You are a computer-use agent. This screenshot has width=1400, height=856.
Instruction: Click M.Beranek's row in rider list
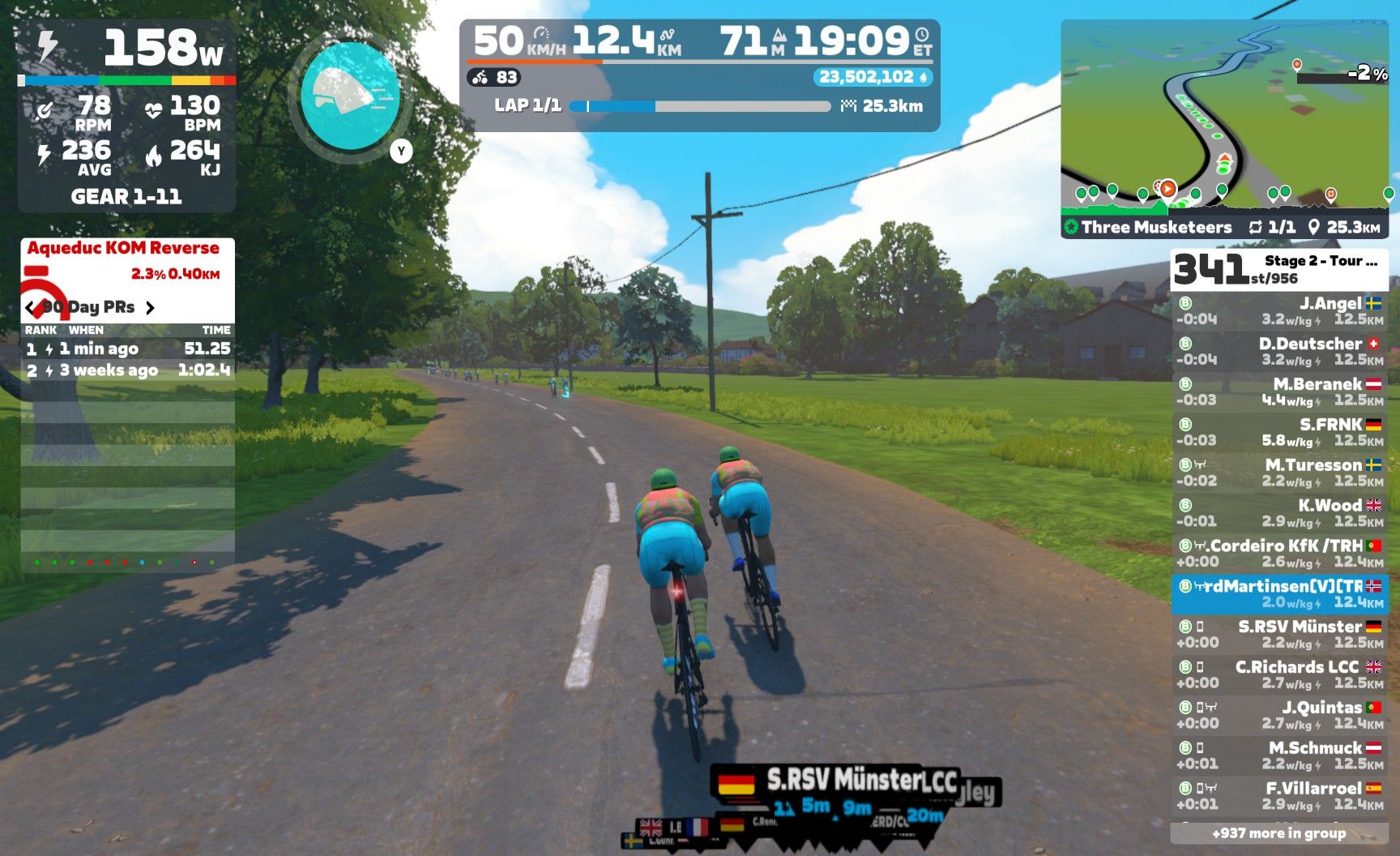pos(1279,392)
